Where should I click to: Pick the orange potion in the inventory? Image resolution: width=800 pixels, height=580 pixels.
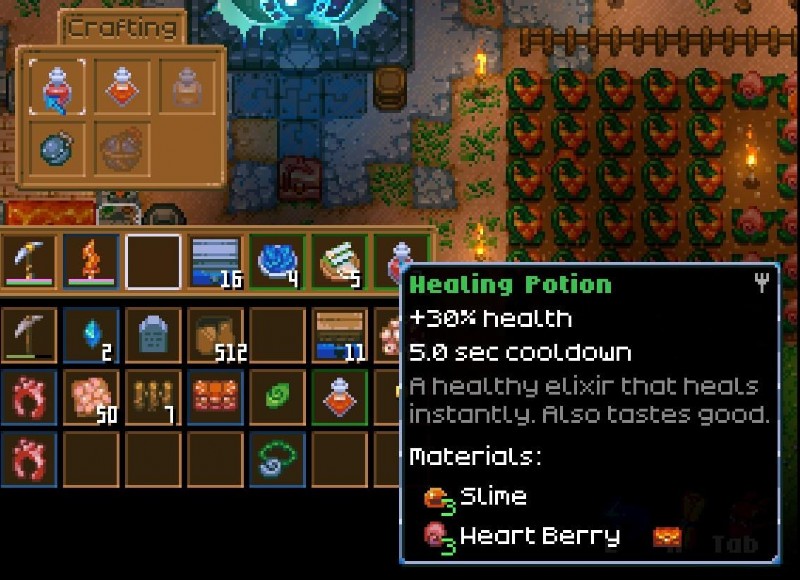click(340, 397)
